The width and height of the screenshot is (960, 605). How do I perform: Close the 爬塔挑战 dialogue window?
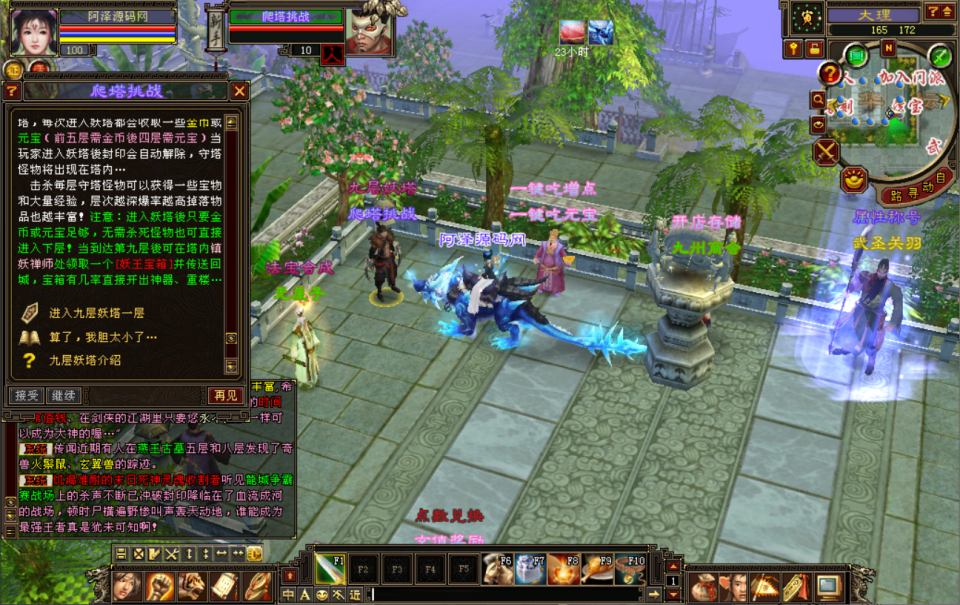coord(239,91)
